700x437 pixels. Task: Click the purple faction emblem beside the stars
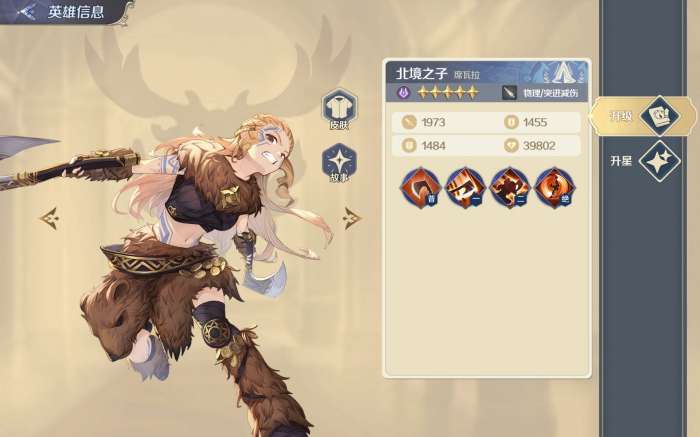(404, 93)
